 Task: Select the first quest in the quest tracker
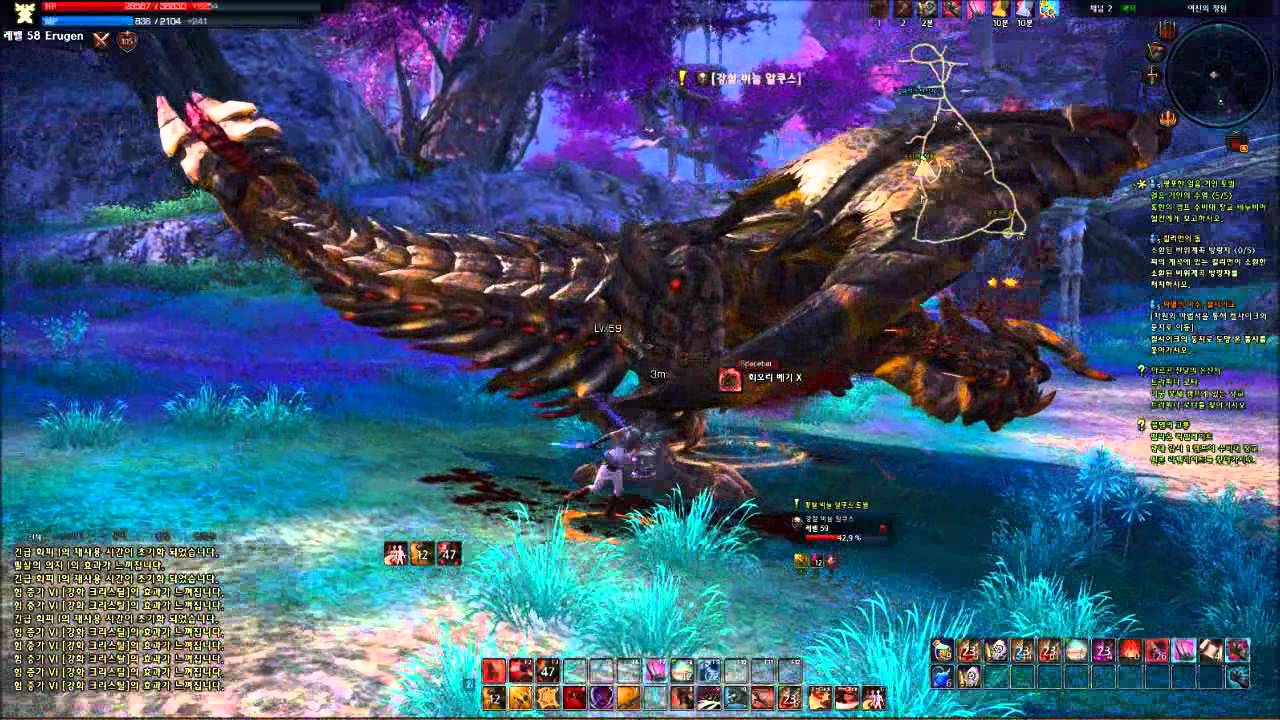[x=1198, y=196]
